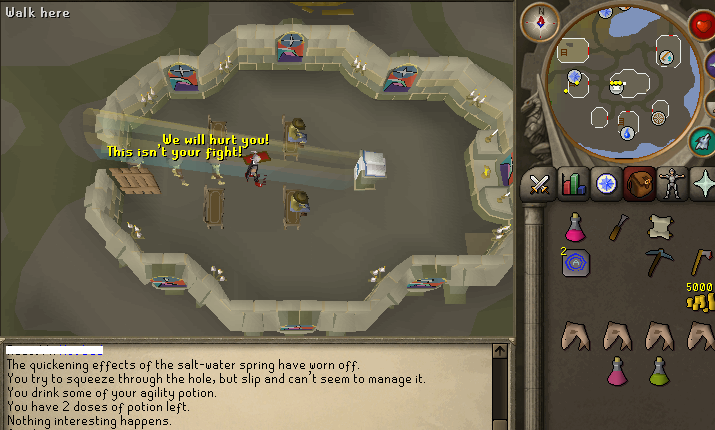Show the Worn Equipment tab
The width and height of the screenshot is (715, 430).
point(672,184)
